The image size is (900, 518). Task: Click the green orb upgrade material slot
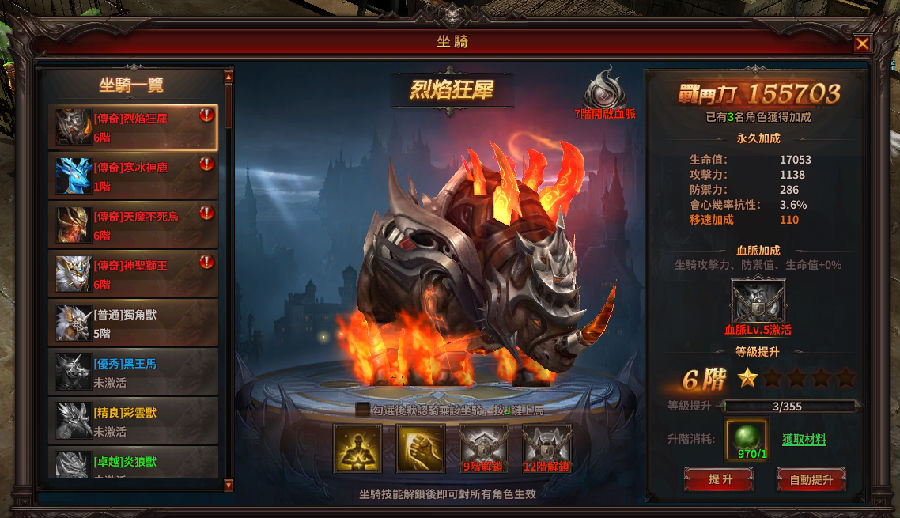pos(746,438)
